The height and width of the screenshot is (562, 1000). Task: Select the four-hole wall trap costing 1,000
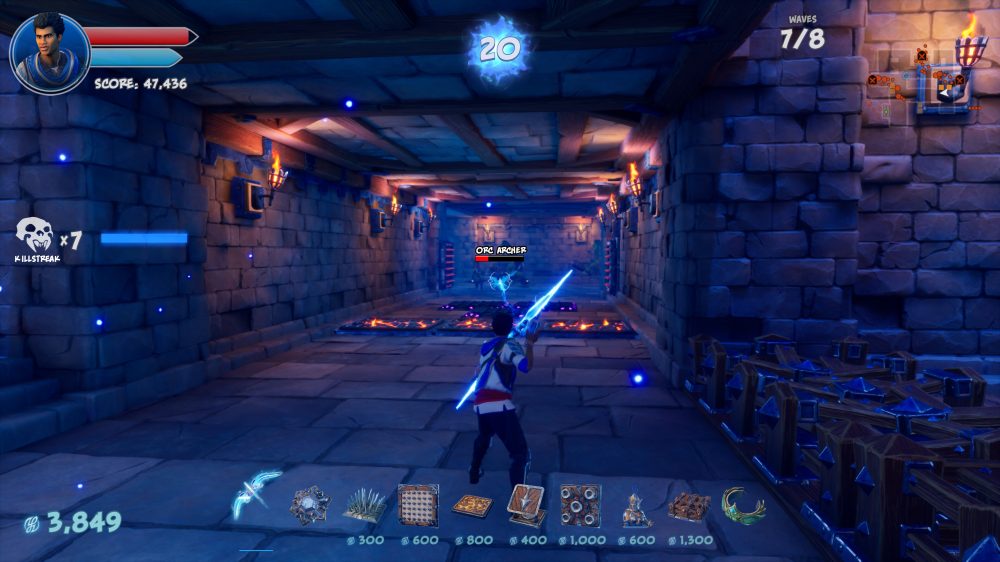coord(580,505)
